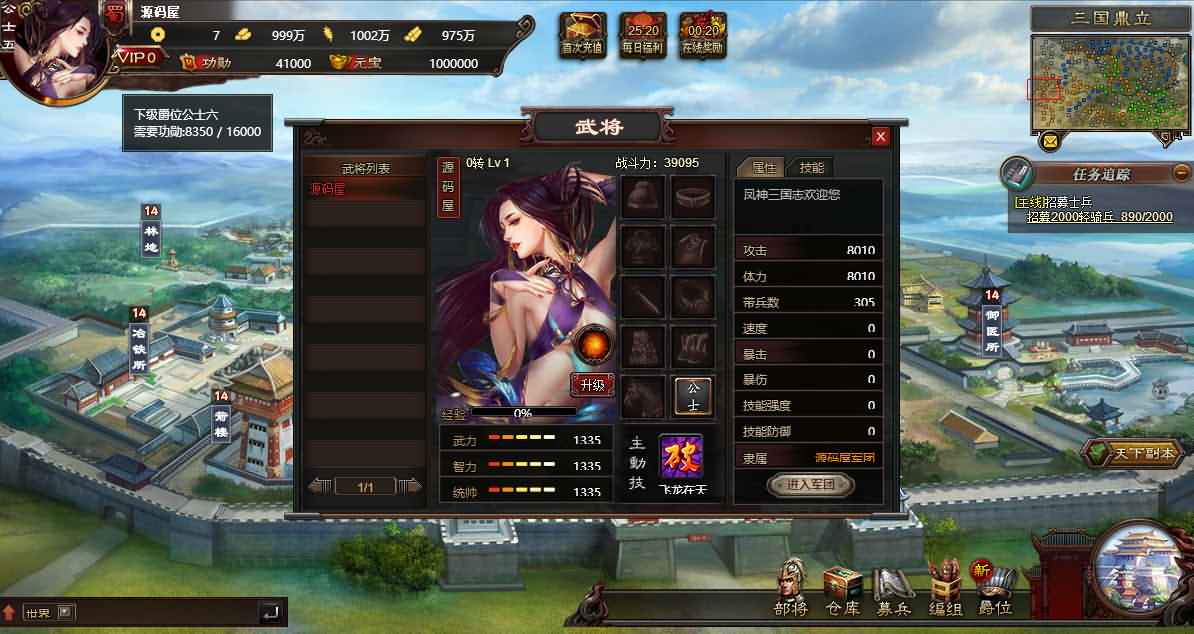This screenshot has height=634, width=1194.
Task: Open the 每日福利 daily bonus icon
Action: pos(642,34)
